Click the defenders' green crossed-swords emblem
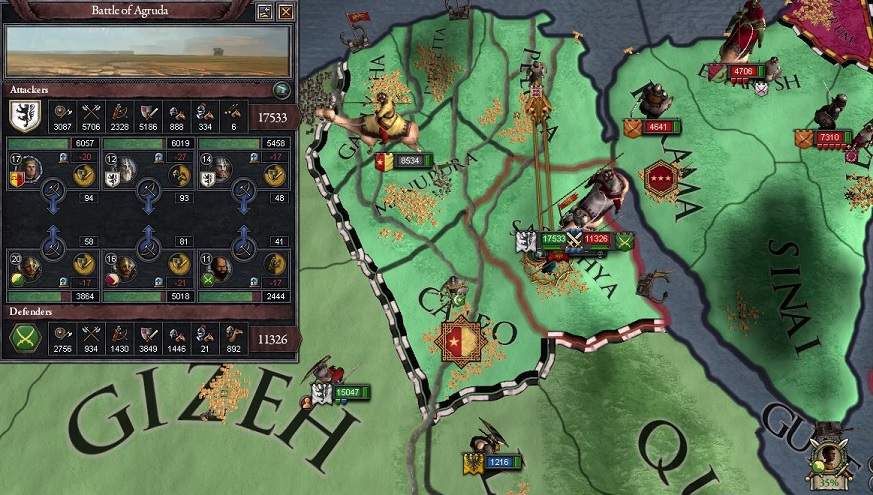Image resolution: width=873 pixels, height=495 pixels. point(23,340)
